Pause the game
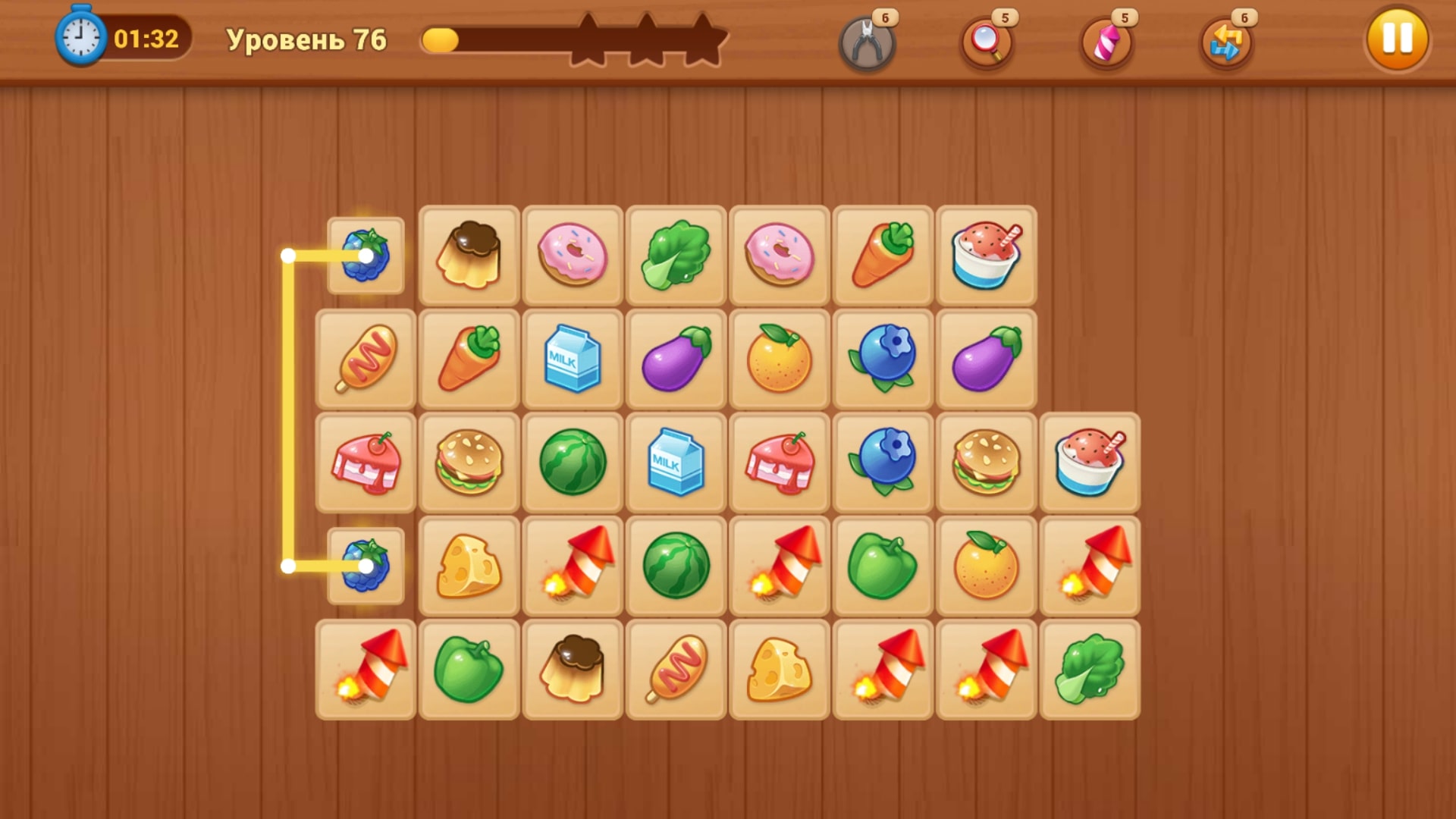The image size is (1456, 819). 1396,41
